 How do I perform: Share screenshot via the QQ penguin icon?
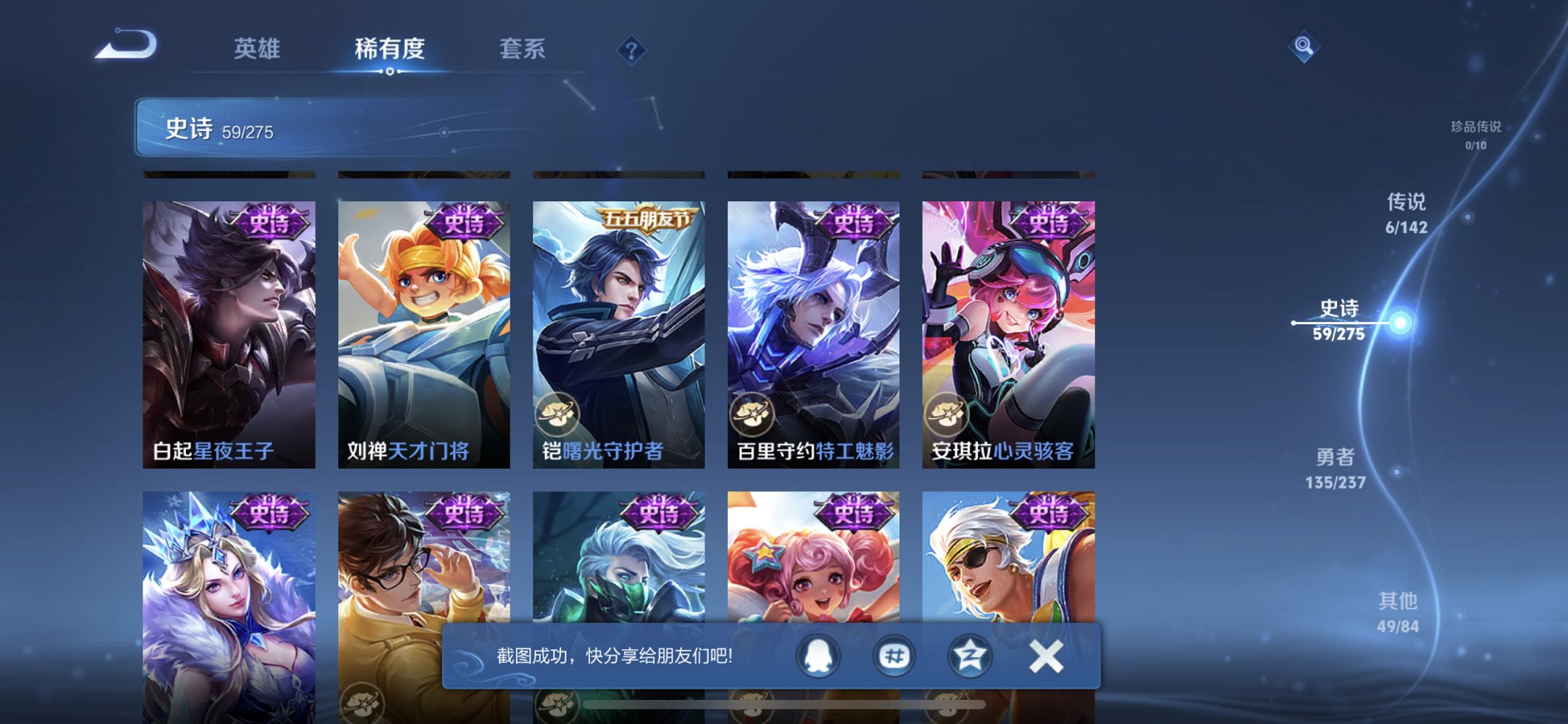818,655
